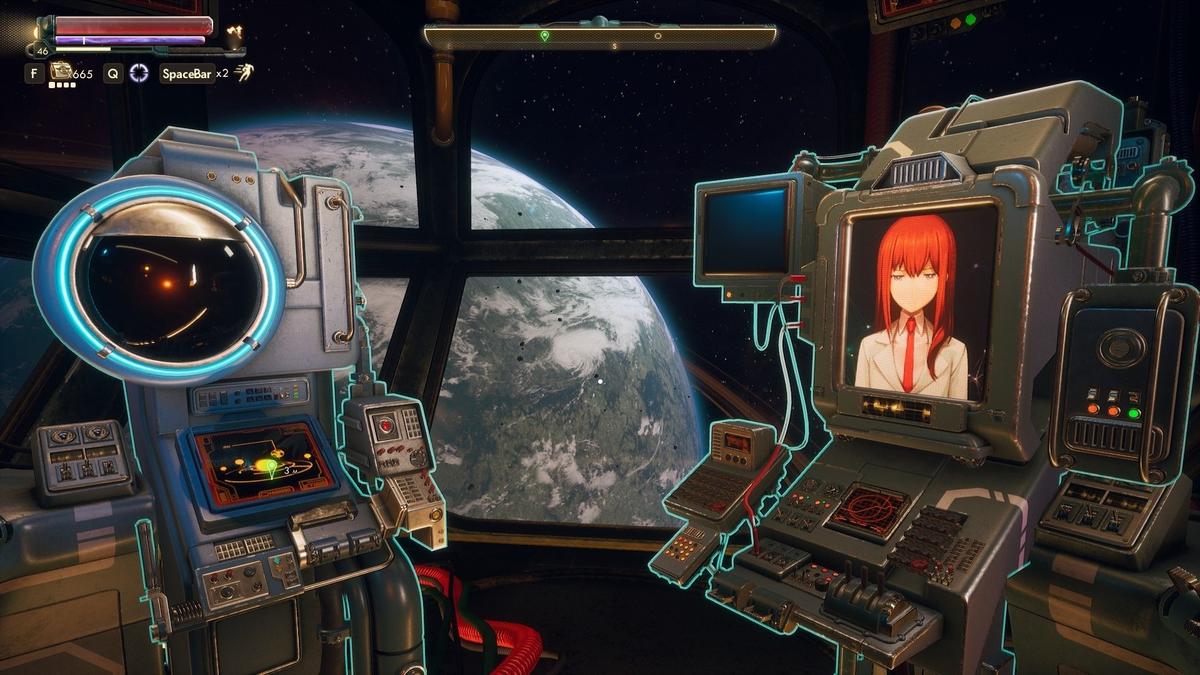Screen dimensions: 1200x675
Task: Use the medical inhaler icon
Action: (62, 71)
